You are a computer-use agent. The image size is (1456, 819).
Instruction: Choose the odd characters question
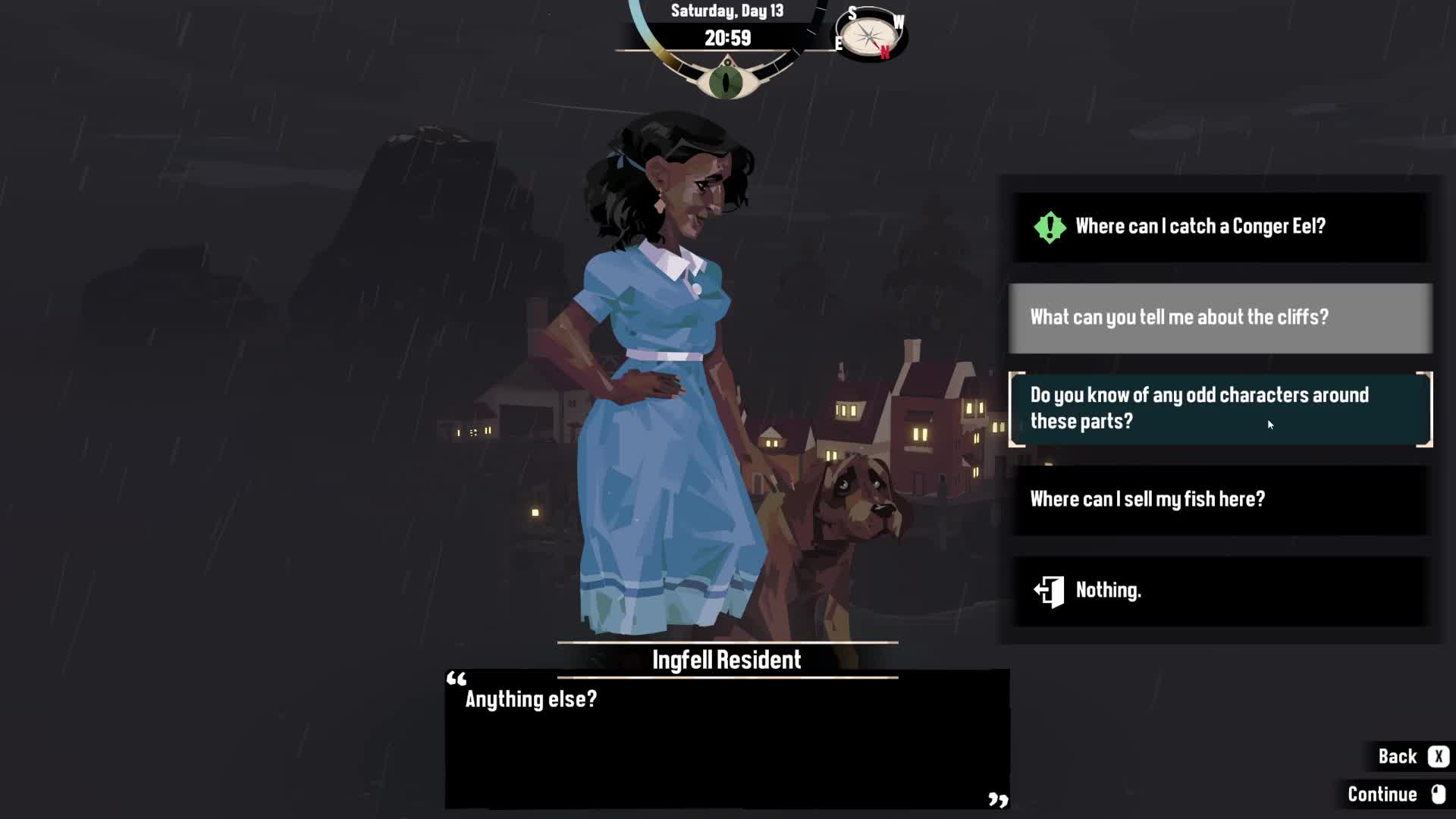point(1220,409)
